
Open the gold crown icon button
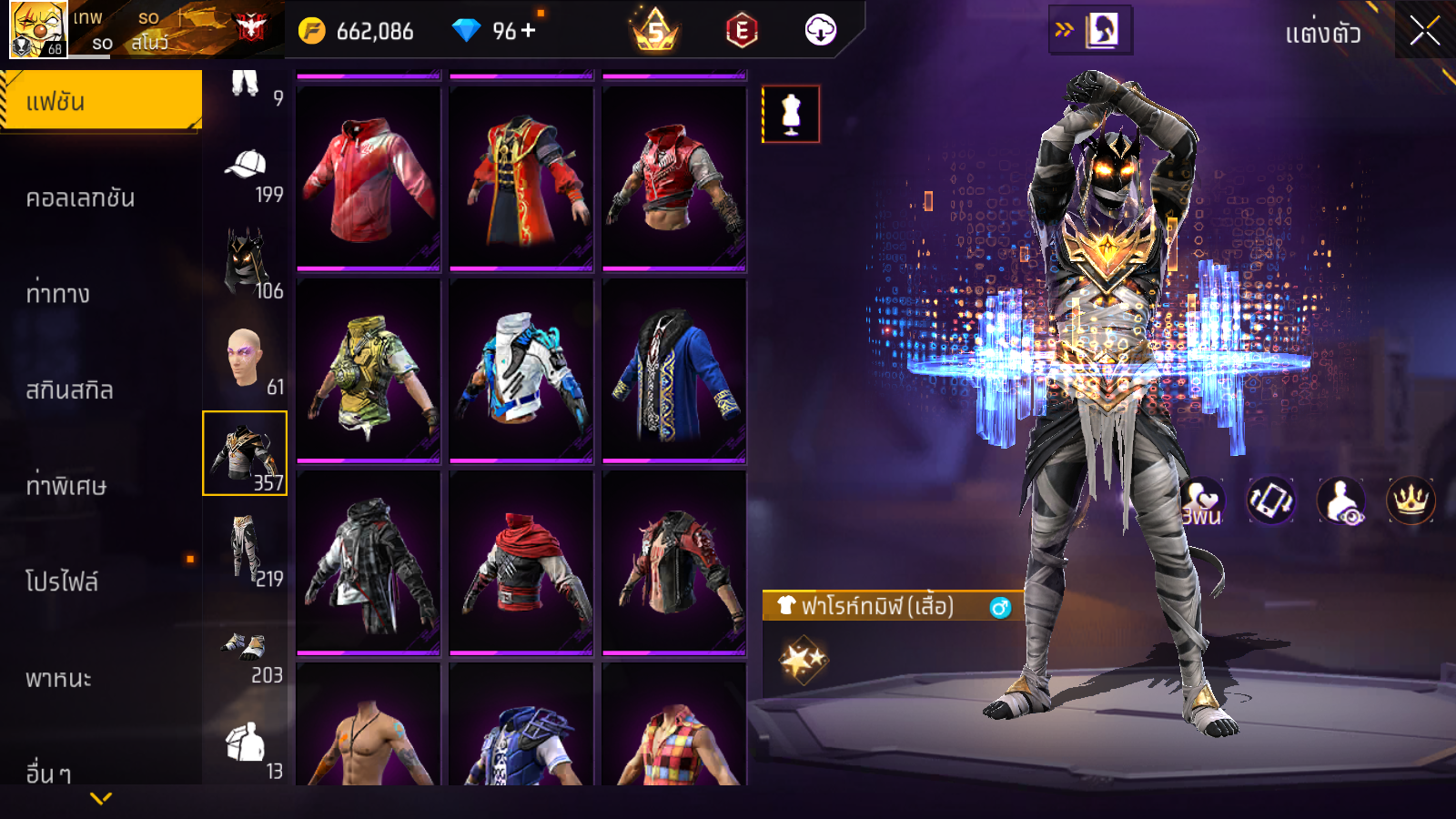(1410, 500)
